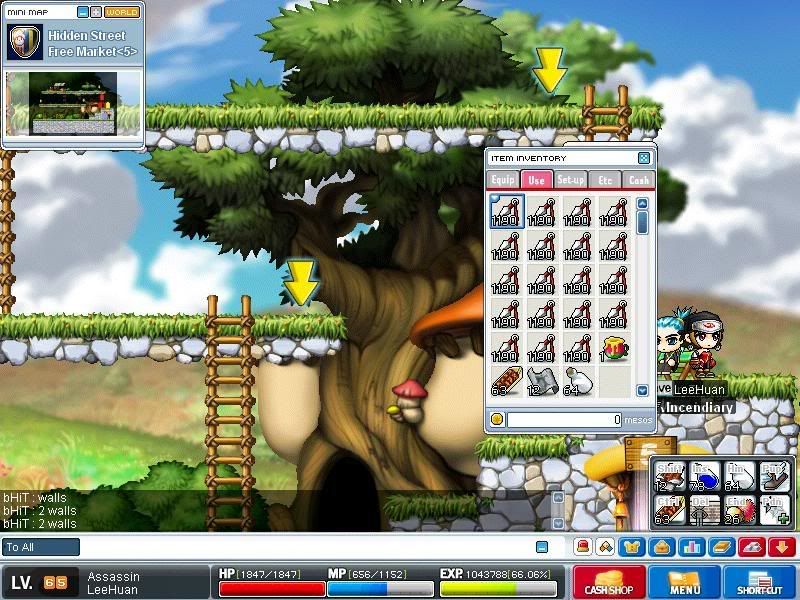Switch to the Set-up inventory tab

[570, 180]
